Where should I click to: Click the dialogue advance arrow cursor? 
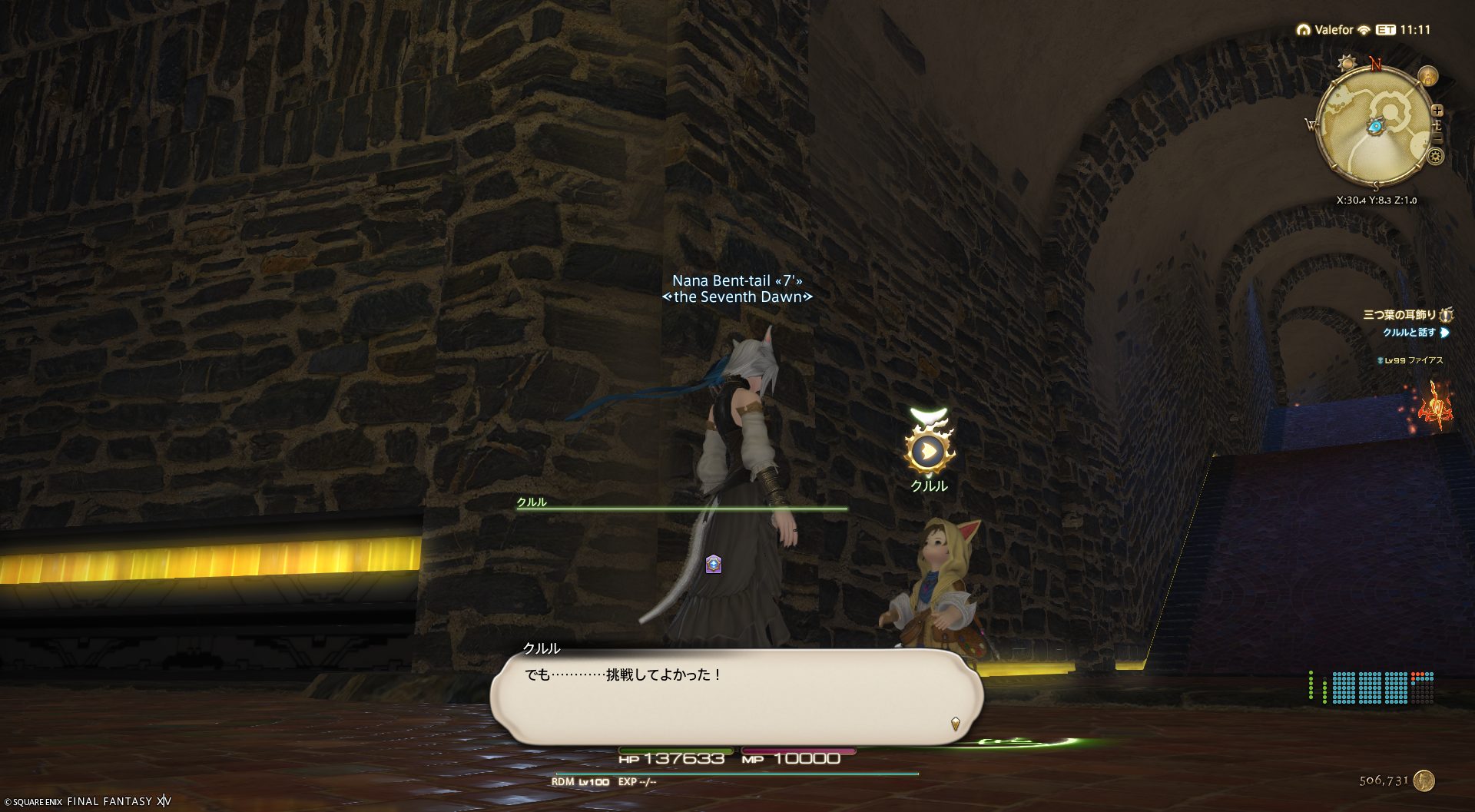955,723
